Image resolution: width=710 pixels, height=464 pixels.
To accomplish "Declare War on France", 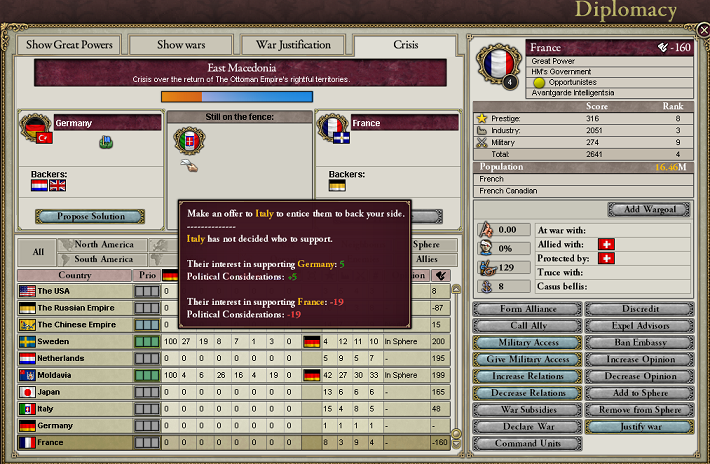I will (528, 427).
